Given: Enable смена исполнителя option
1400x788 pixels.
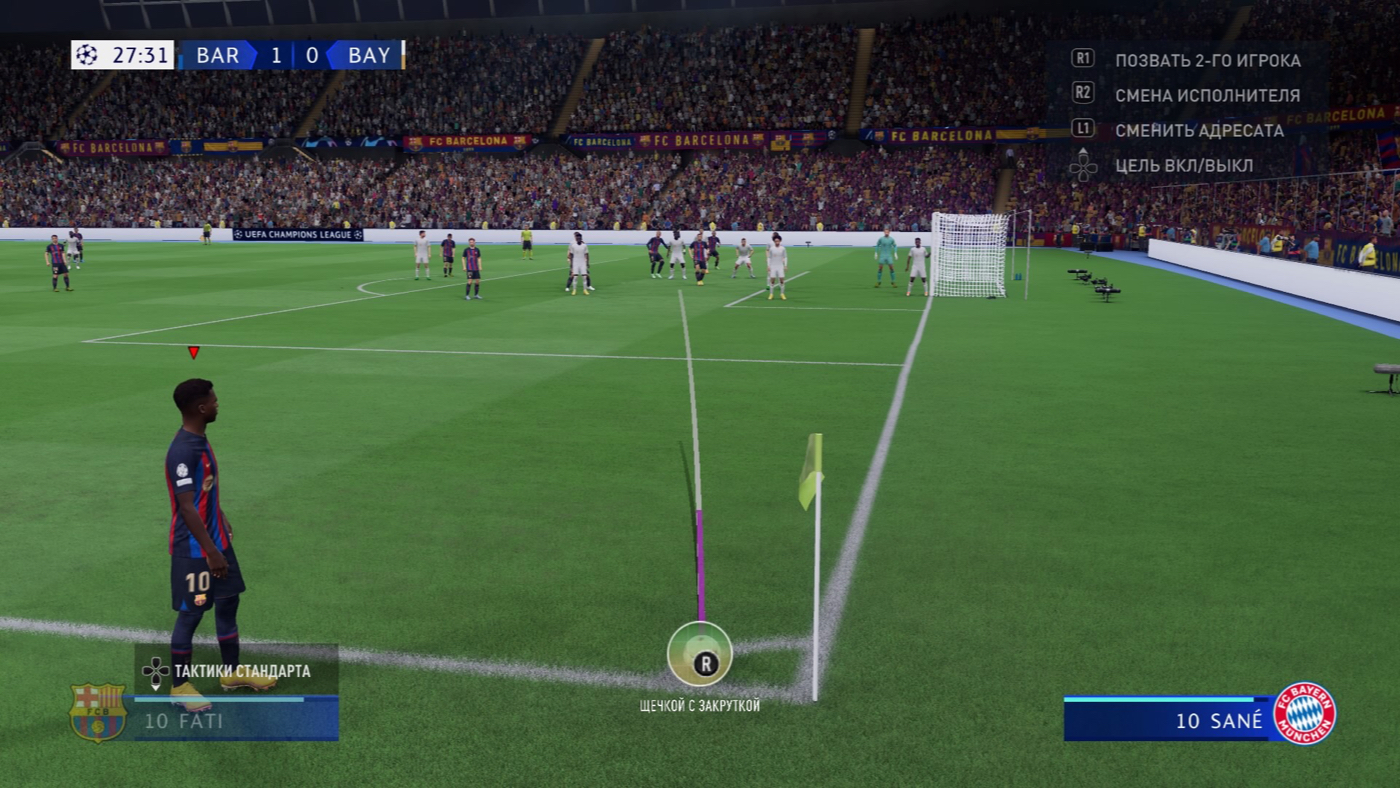Looking at the screenshot, I should point(1208,95).
